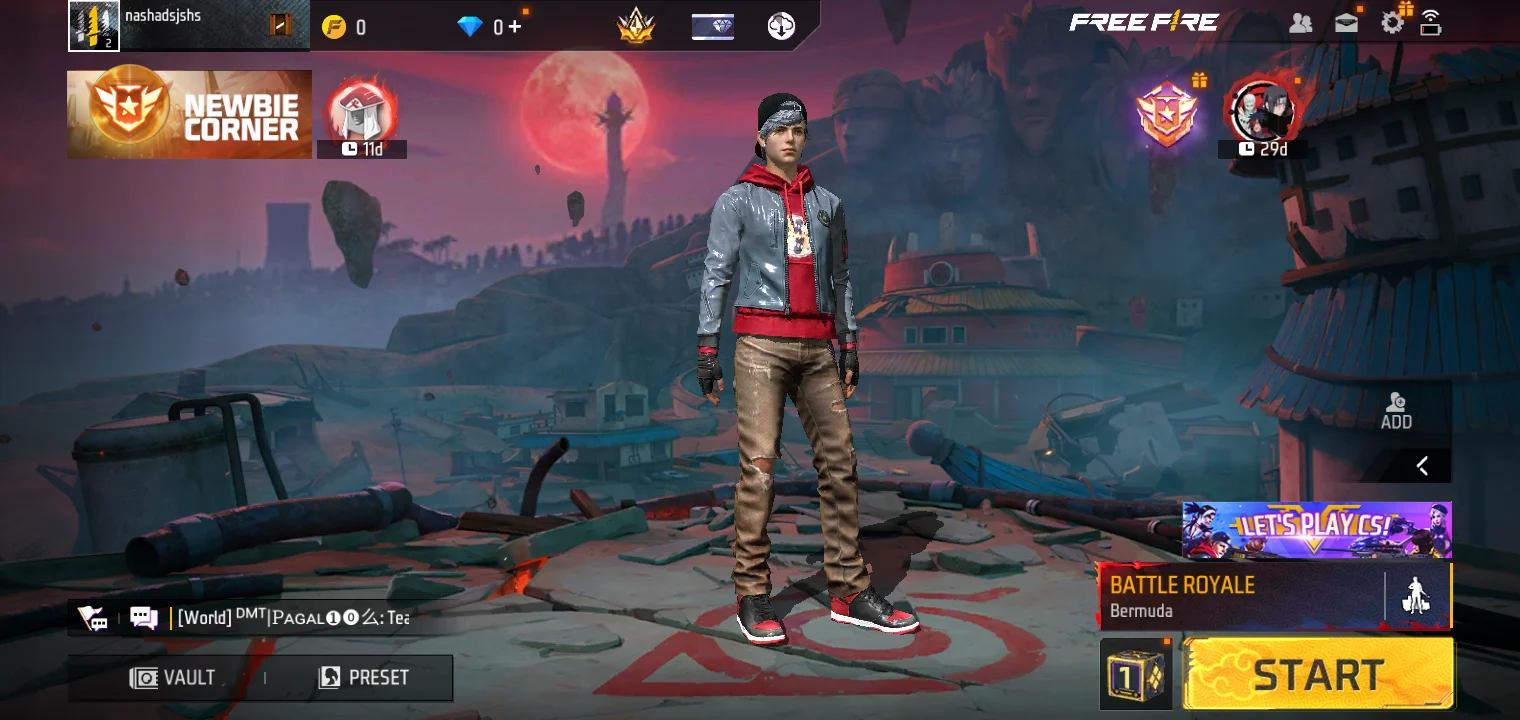Screen dimensions: 1520x720
Task: Start the match with the START button
Action: (1318, 675)
